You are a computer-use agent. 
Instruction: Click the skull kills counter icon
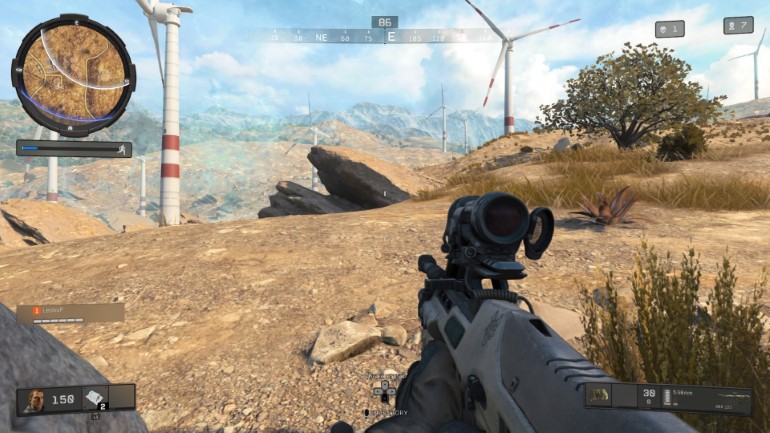(x=669, y=29)
